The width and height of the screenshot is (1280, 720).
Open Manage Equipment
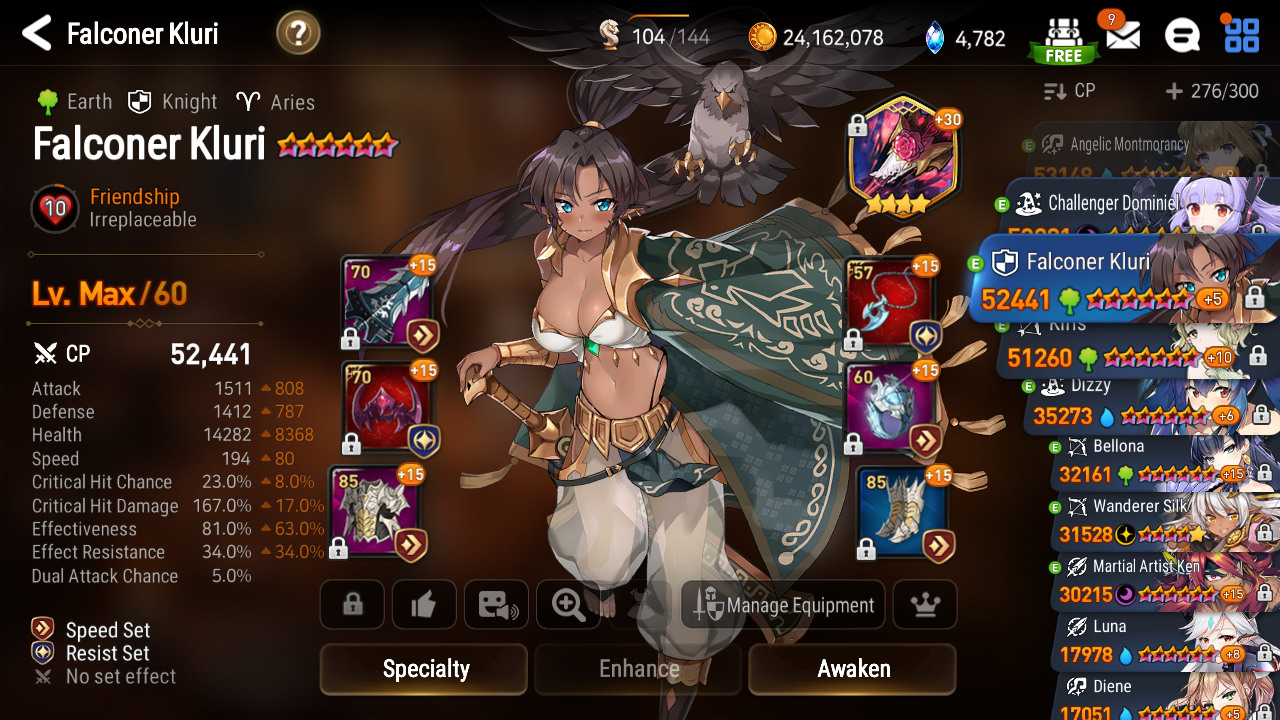coord(783,605)
